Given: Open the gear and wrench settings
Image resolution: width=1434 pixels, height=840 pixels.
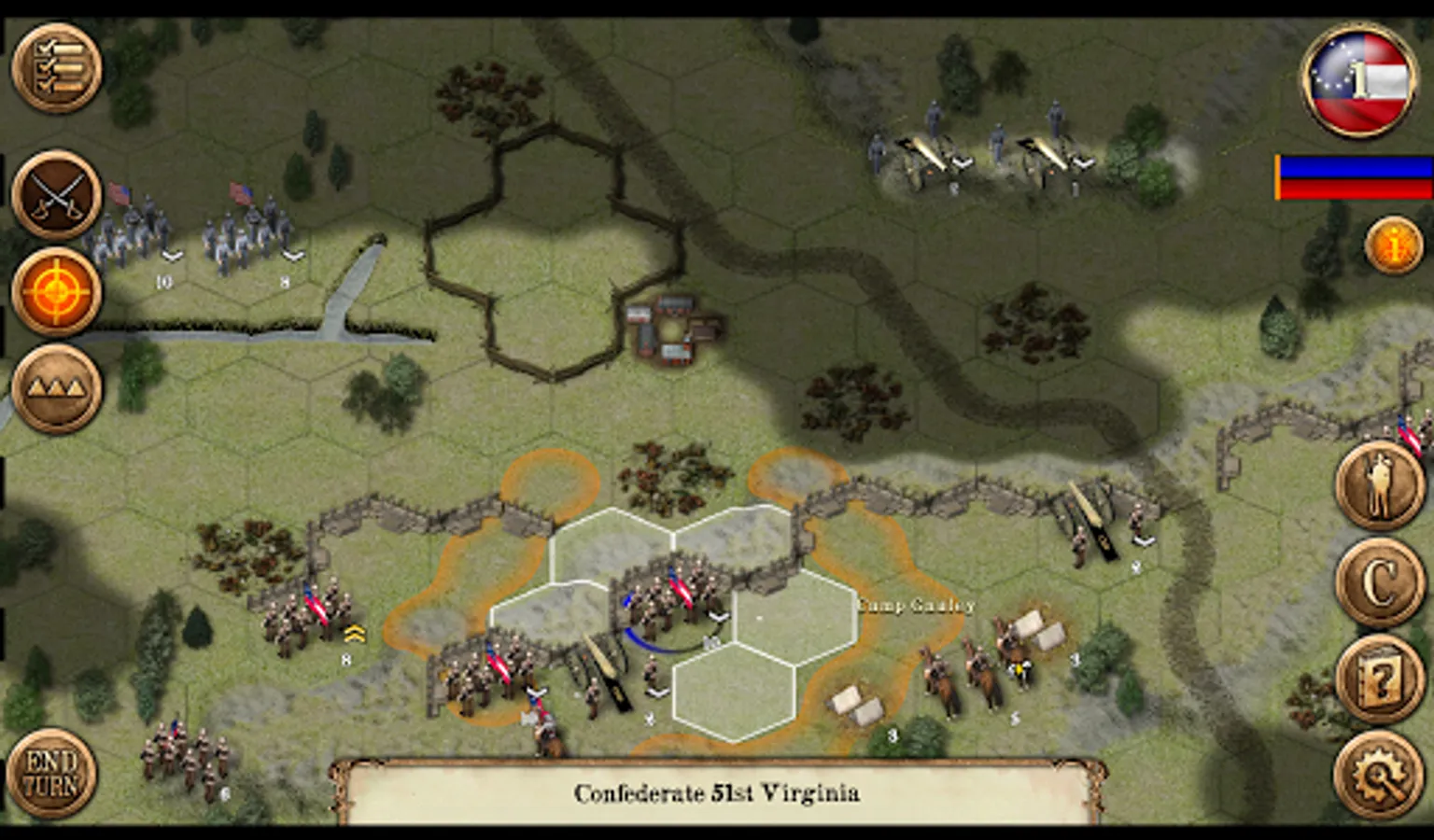Looking at the screenshot, I should click(1380, 775).
